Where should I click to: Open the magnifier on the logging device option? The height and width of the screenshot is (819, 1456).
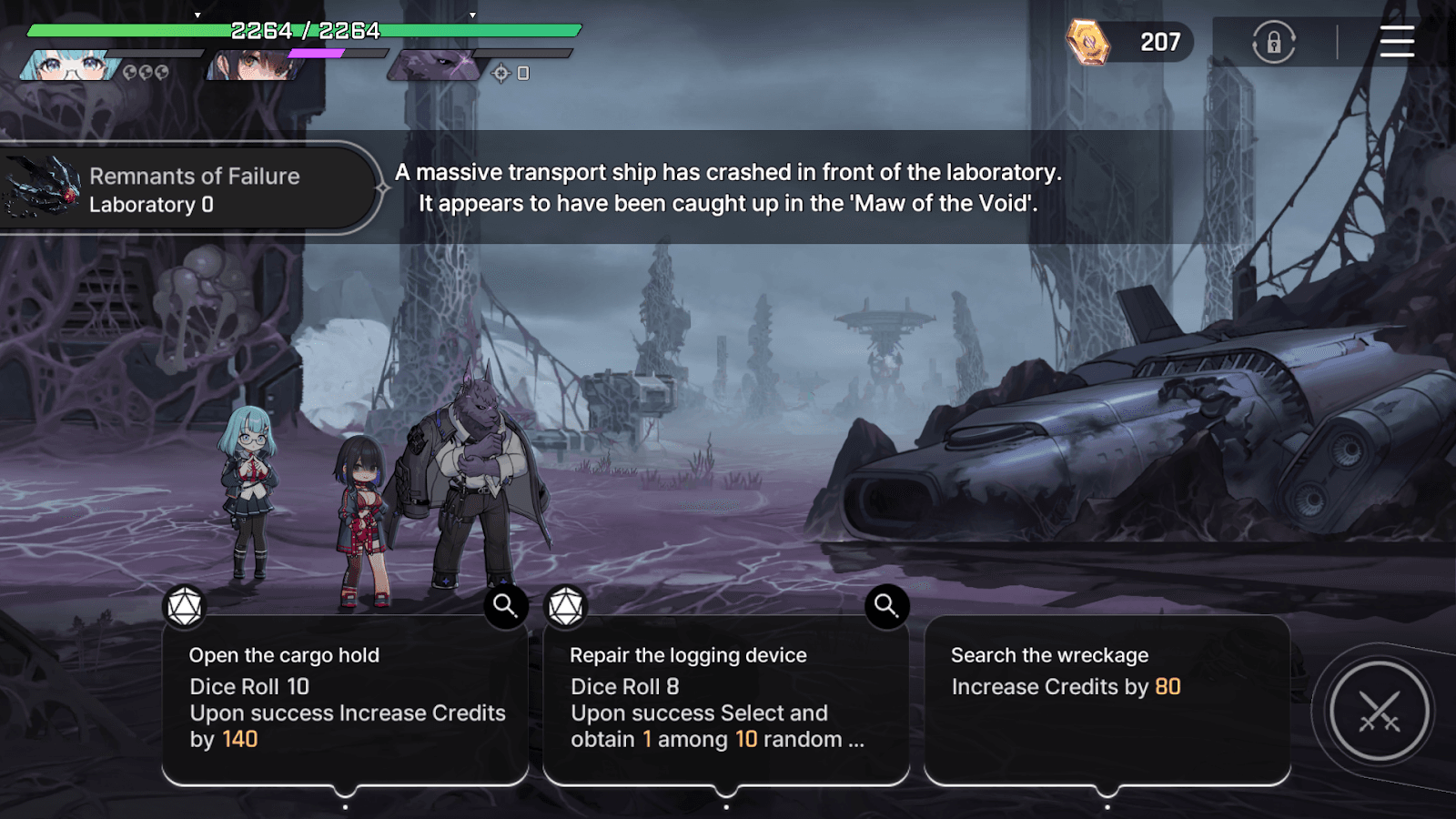pyautogui.click(x=885, y=606)
